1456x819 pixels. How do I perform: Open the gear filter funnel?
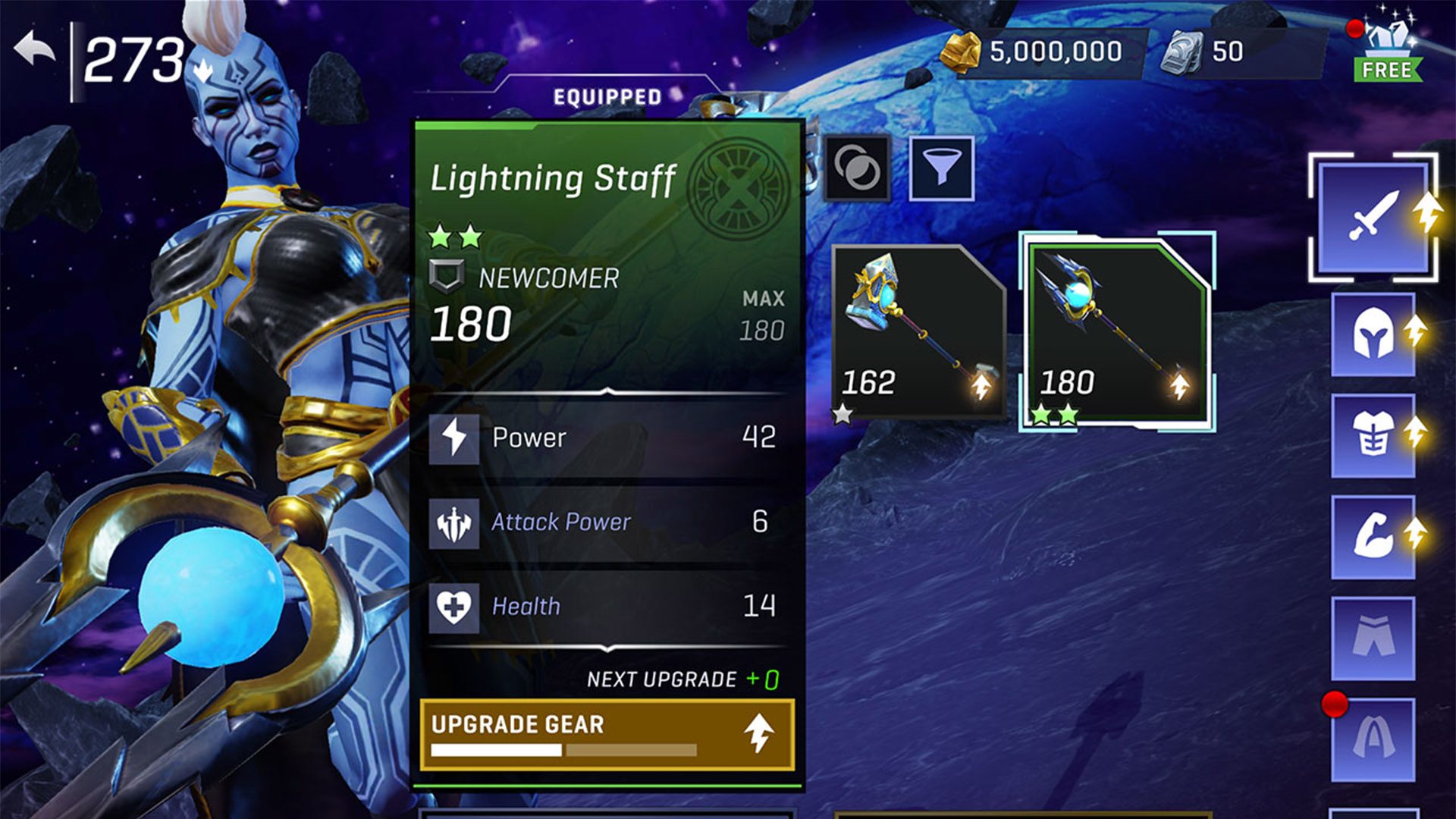941,168
